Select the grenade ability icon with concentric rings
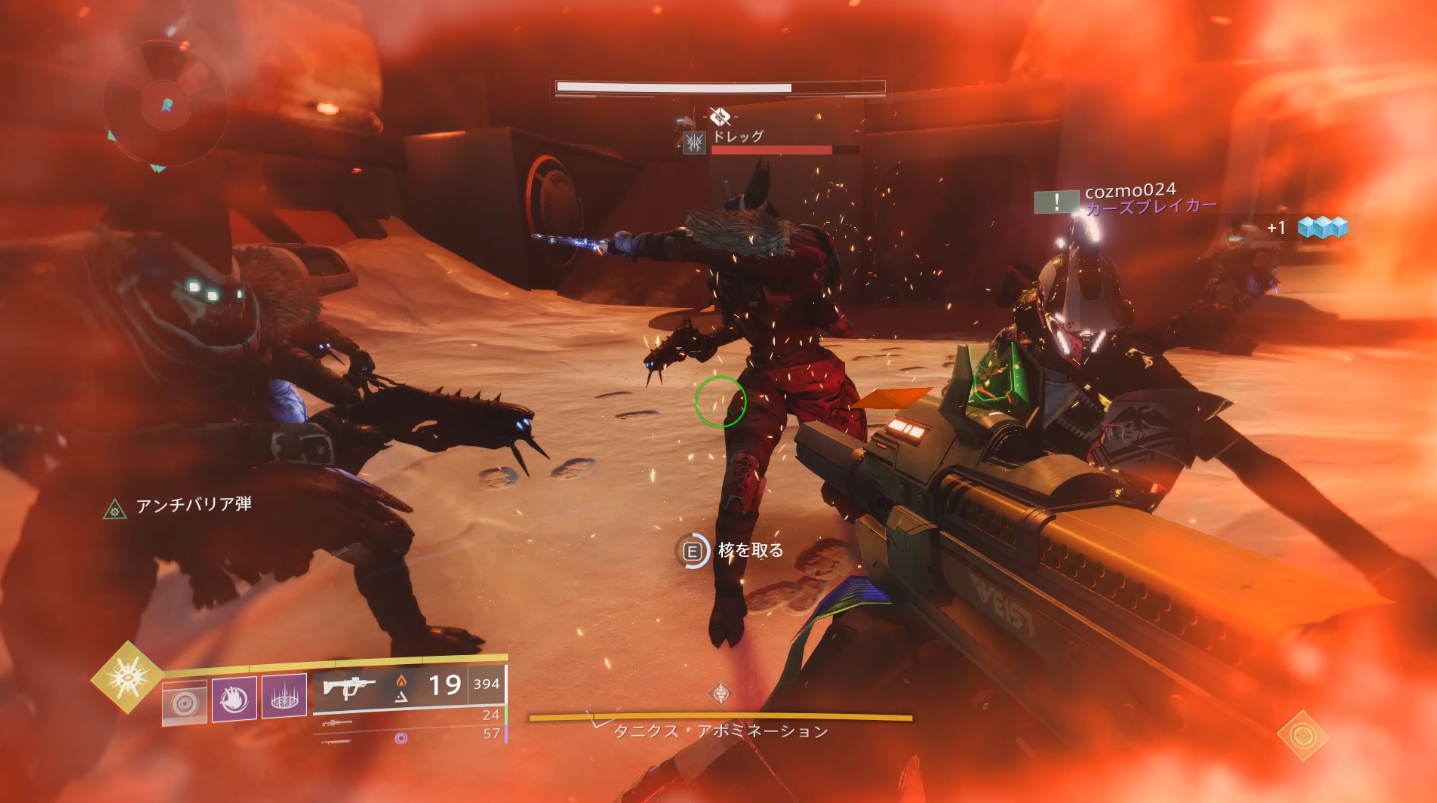 [185, 701]
